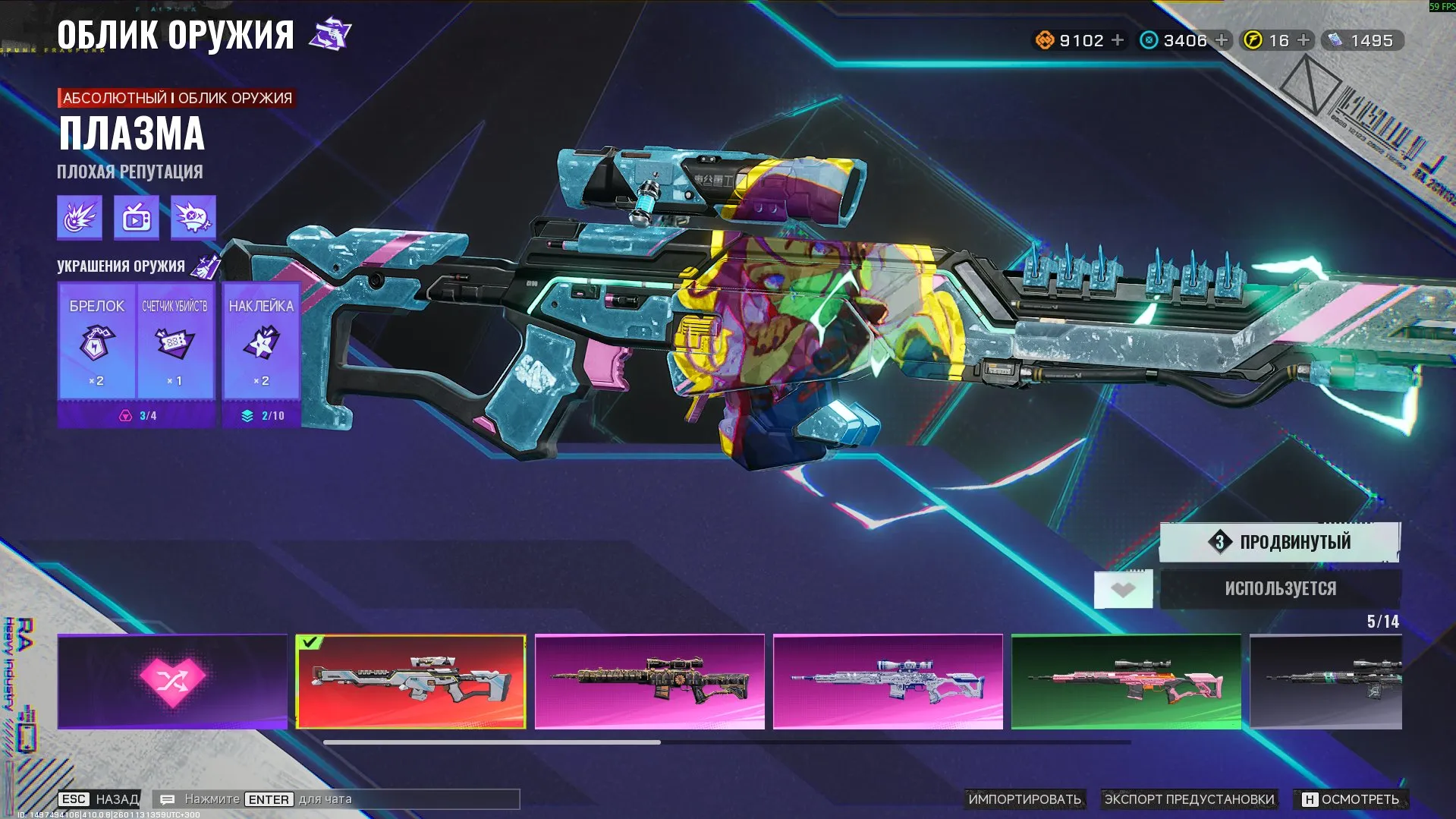Image resolution: width=1456 pixels, height=819 pixels.
Task: Click the ИМПОРТИРОВАТЬ button
Action: coord(1026,799)
